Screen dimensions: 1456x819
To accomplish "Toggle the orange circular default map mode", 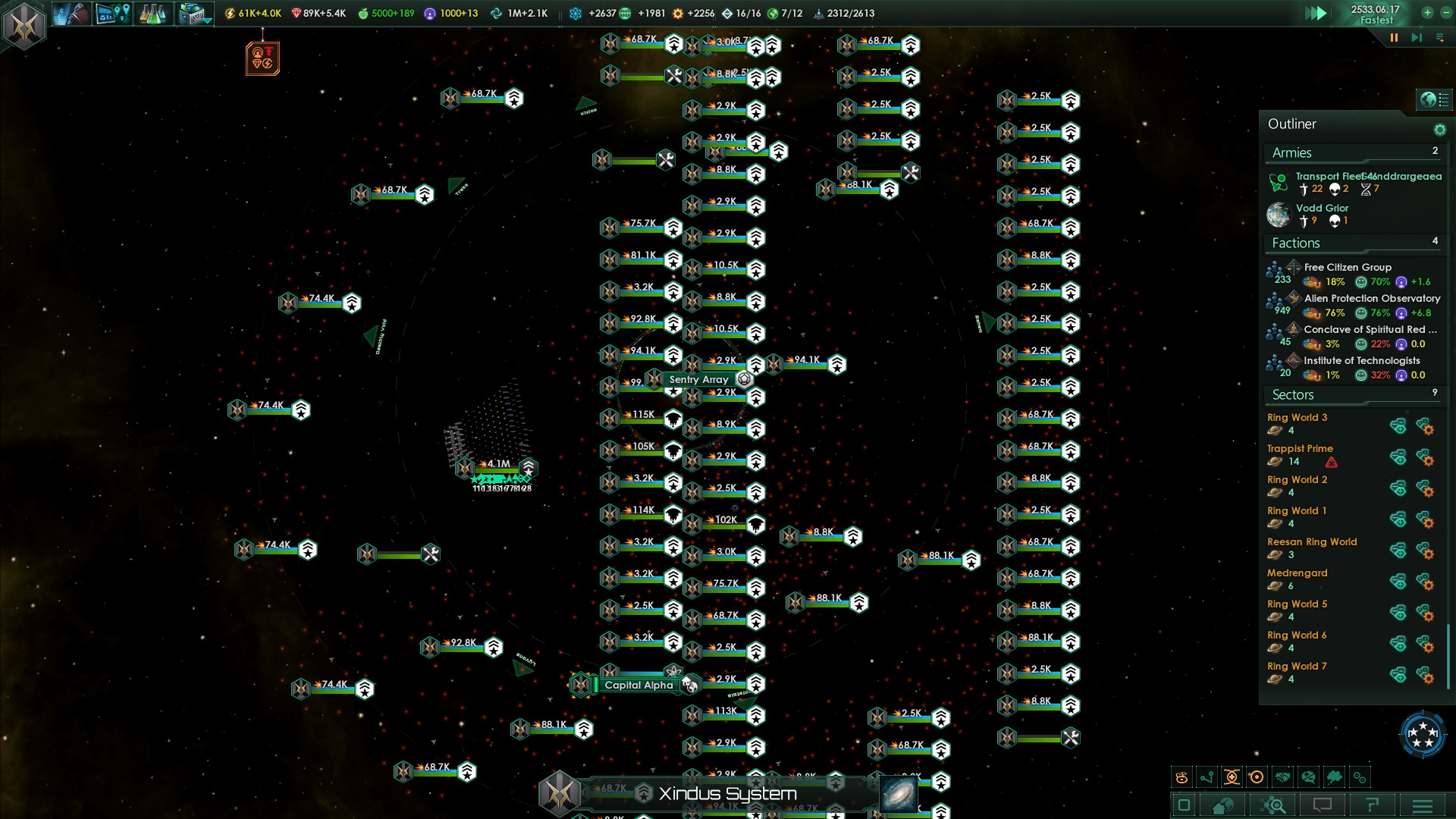I will (x=1257, y=777).
